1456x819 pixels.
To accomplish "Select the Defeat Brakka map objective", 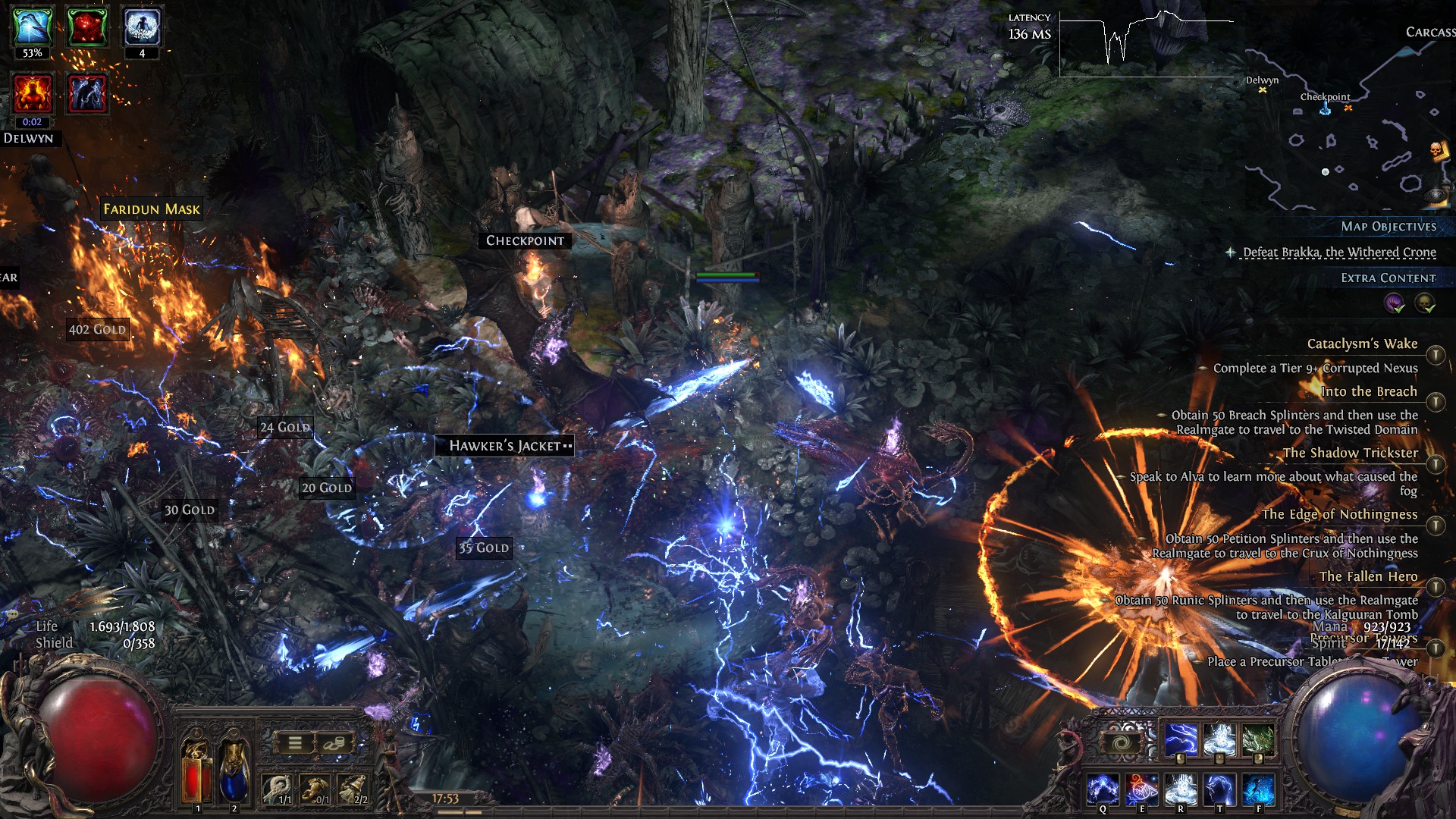I will pyautogui.click(x=1339, y=252).
